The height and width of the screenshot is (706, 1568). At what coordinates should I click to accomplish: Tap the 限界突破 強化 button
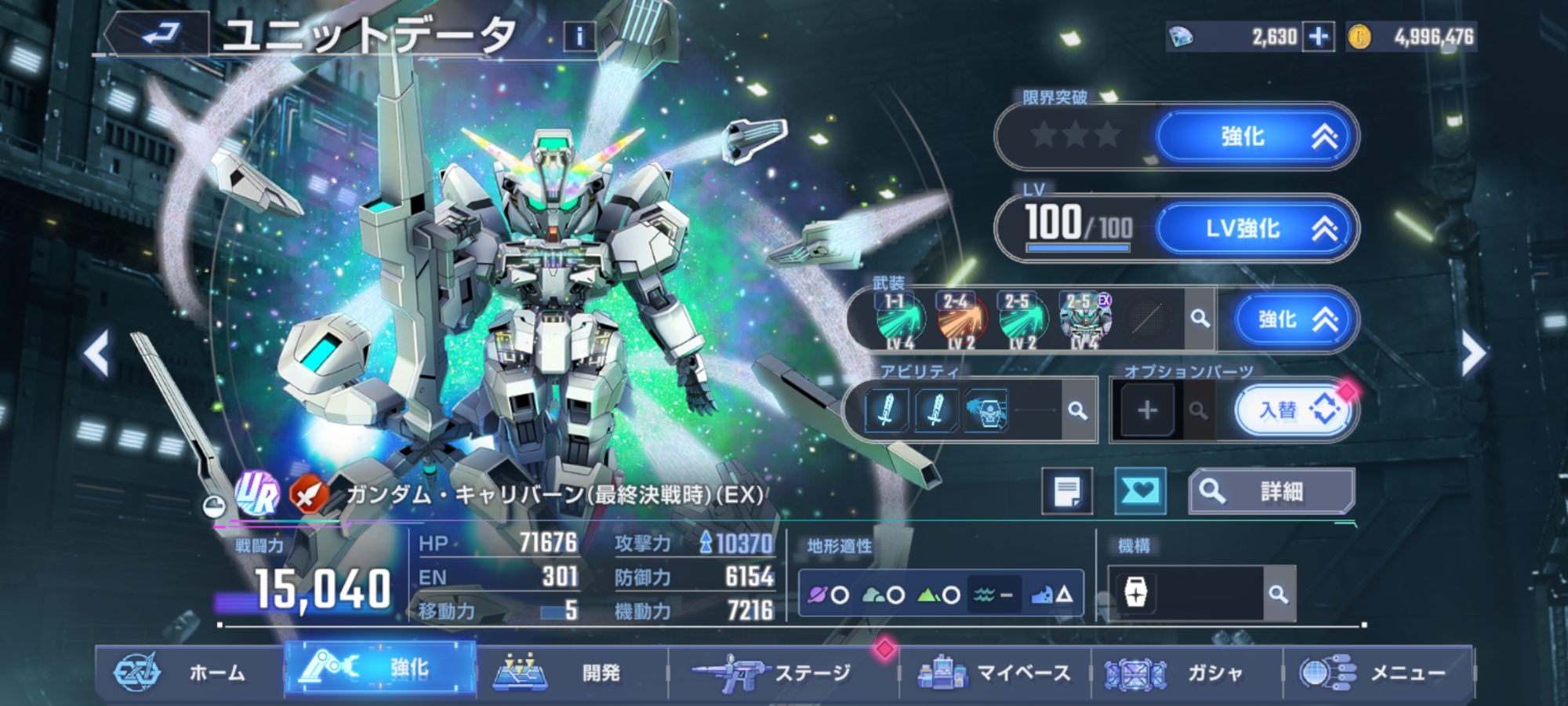click(1257, 136)
